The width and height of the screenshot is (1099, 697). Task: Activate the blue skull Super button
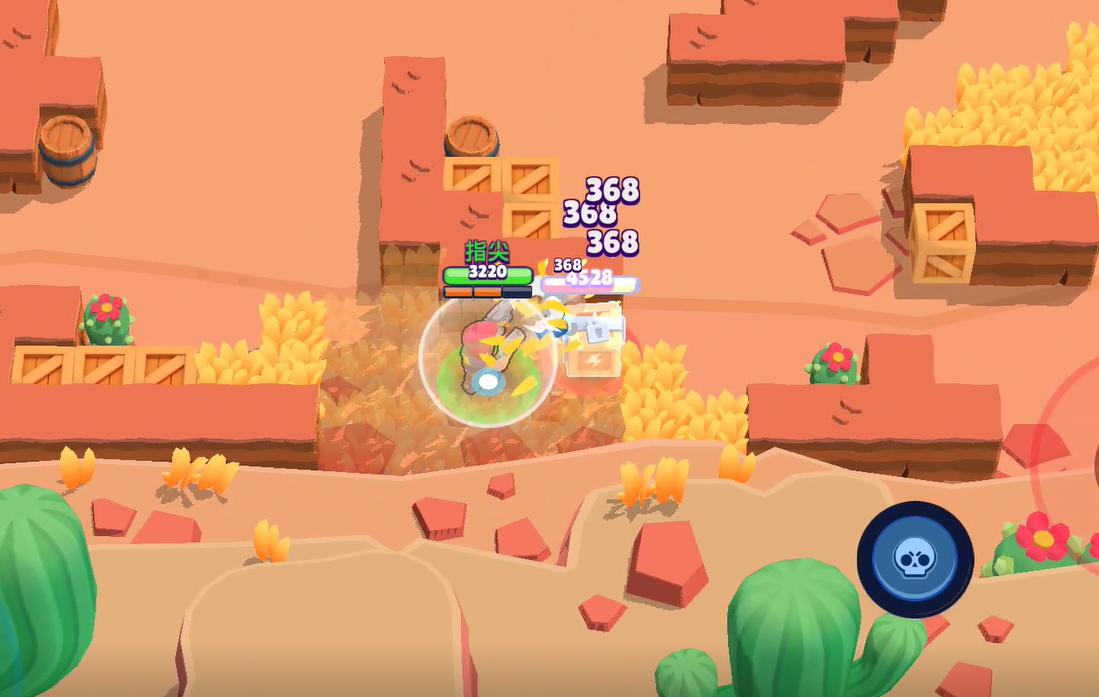[915, 559]
